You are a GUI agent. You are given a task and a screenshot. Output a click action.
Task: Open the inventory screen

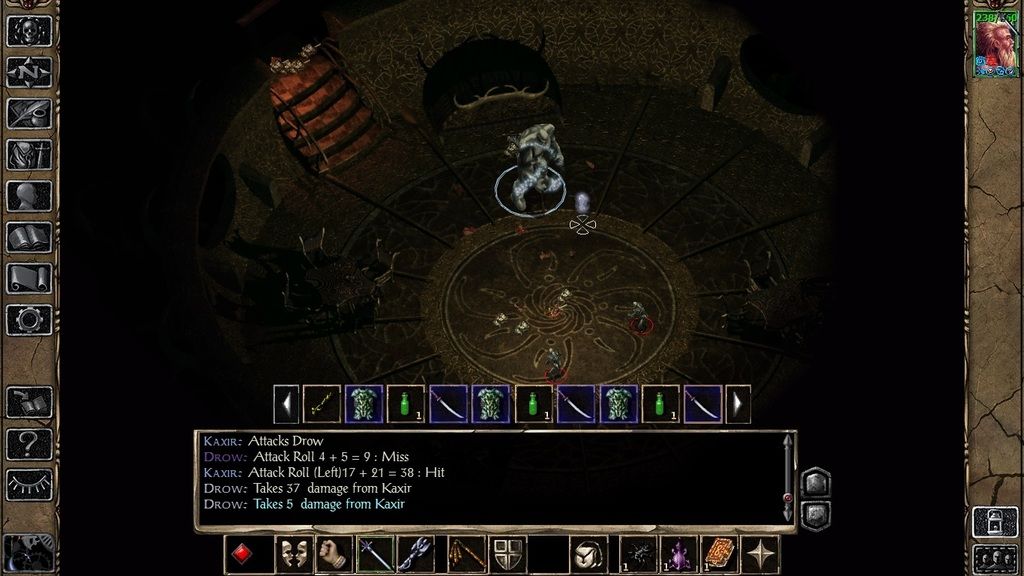[29, 154]
